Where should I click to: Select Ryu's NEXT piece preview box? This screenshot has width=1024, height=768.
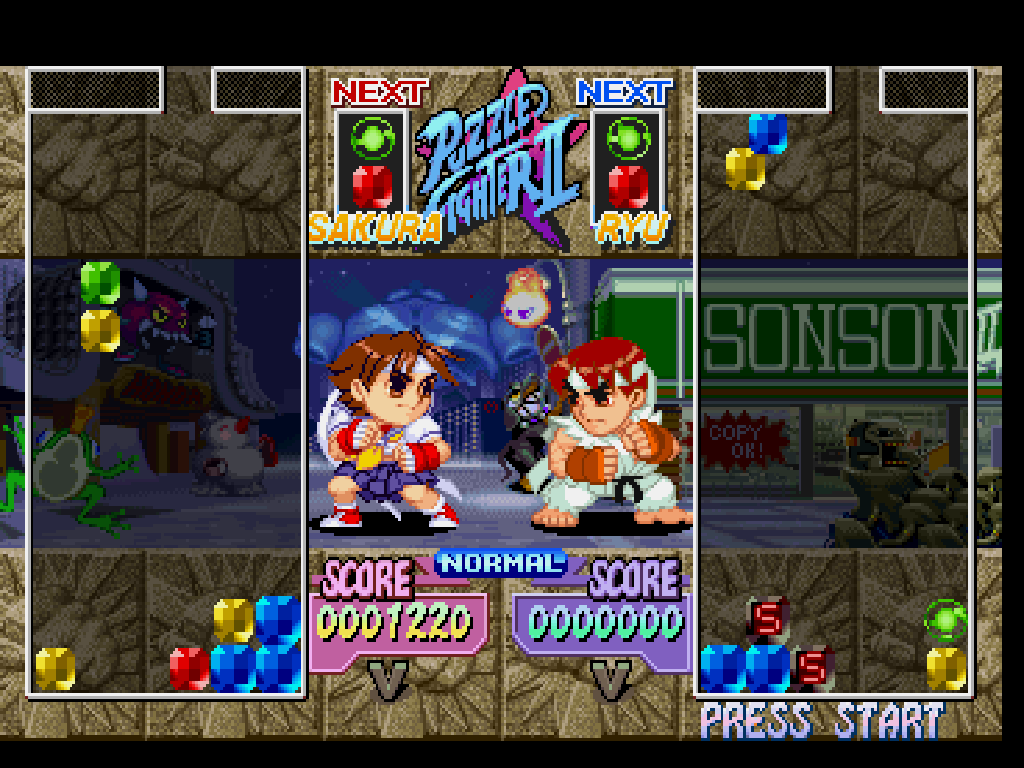coord(628,160)
